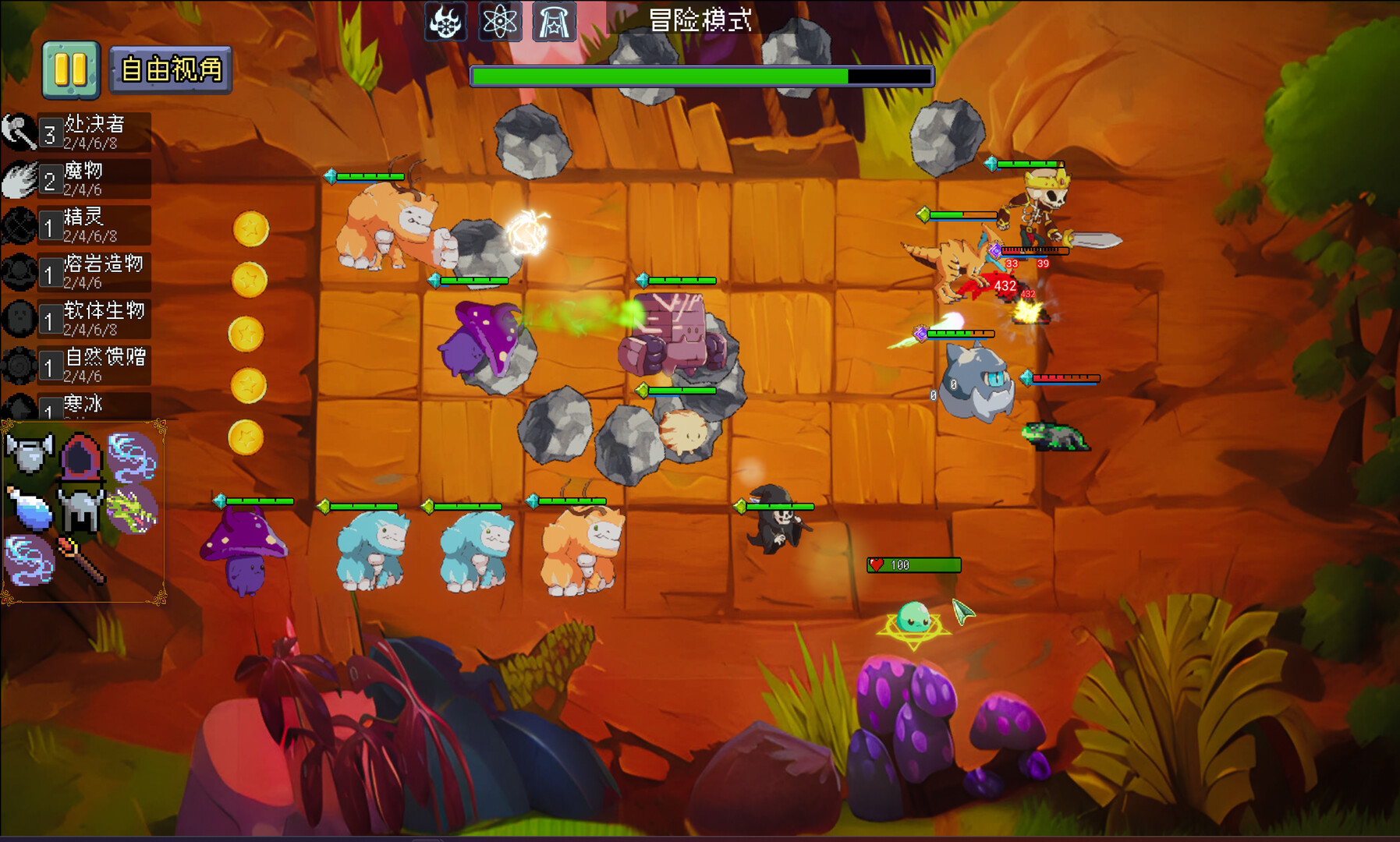Select the fire wheel skill icon
This screenshot has height=842, width=1400.
(444, 21)
